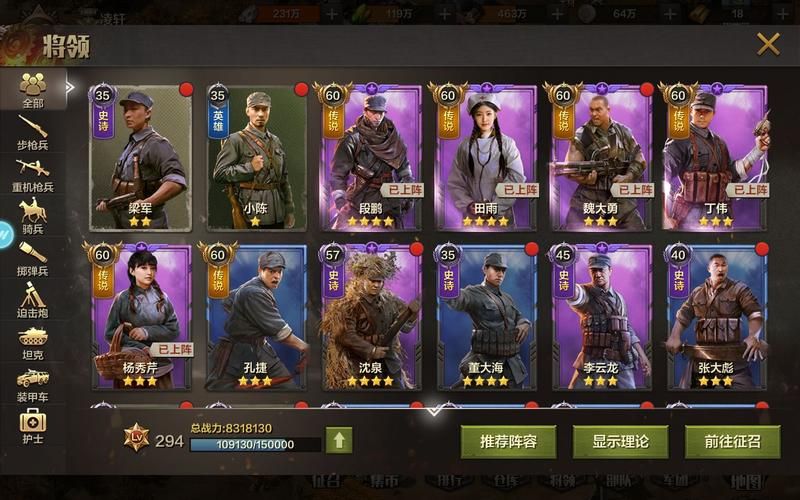Viewport: 800px width, 500px height.
Task: Choose the 田雨 general card
Action: point(486,158)
